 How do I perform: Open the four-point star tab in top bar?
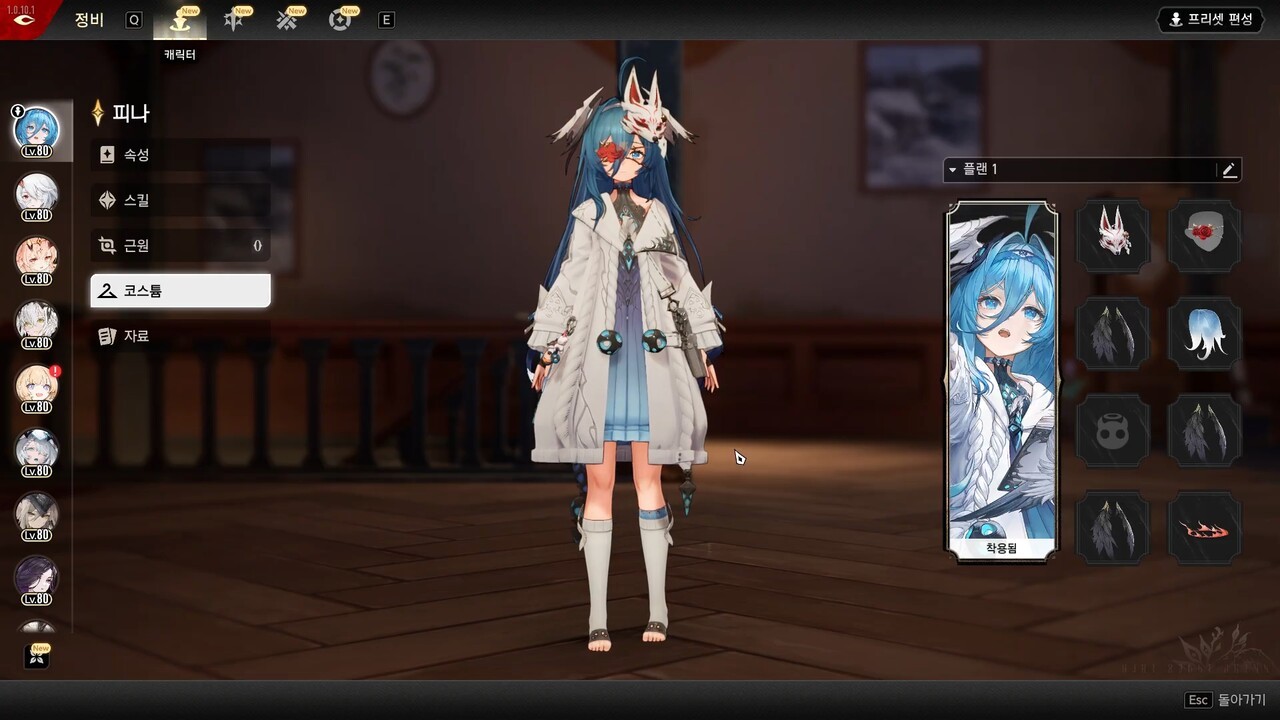[x=234, y=20]
